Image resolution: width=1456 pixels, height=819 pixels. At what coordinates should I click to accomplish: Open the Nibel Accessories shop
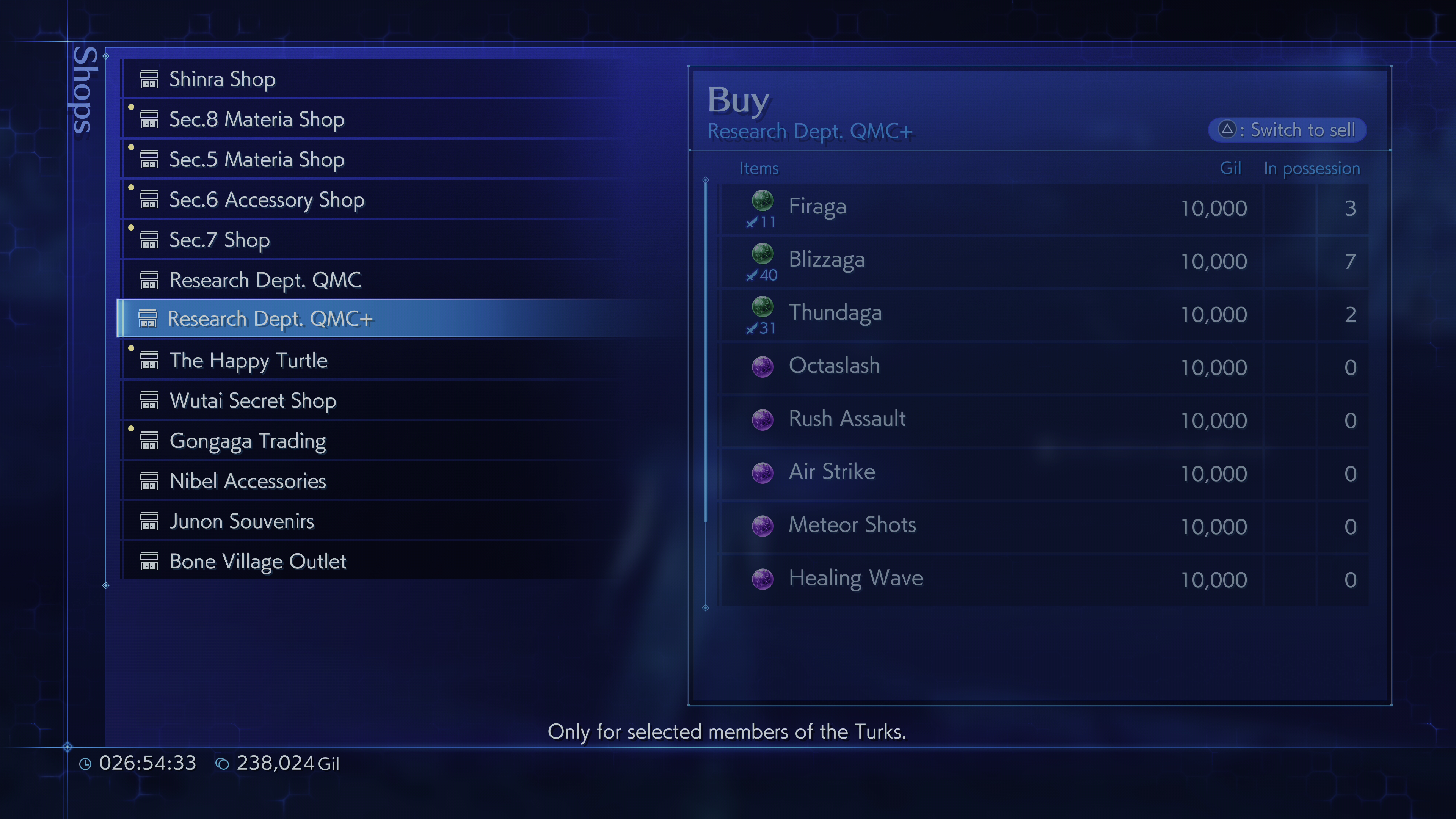coord(248,480)
